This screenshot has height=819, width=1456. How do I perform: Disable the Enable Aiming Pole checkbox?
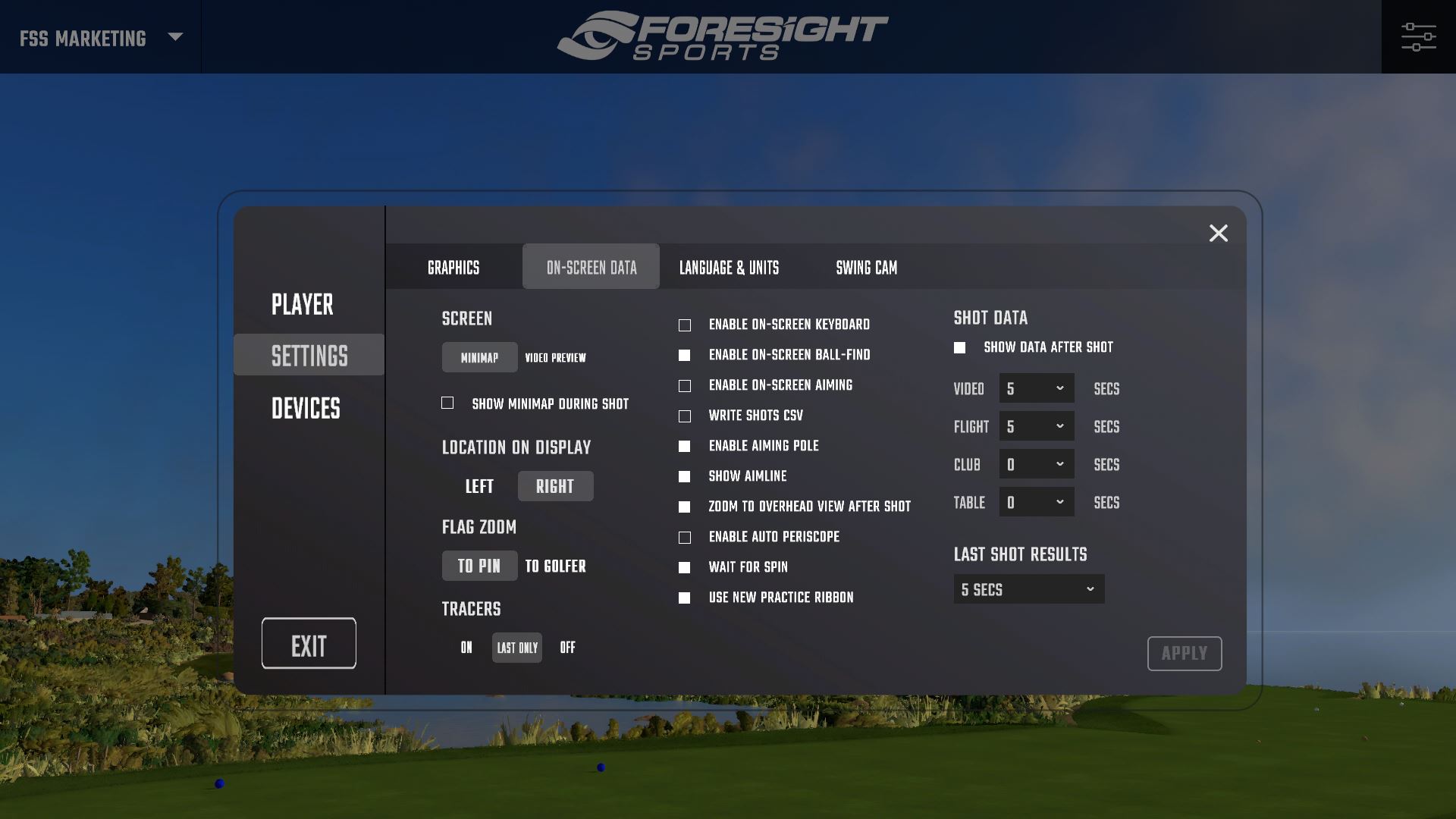(x=685, y=445)
